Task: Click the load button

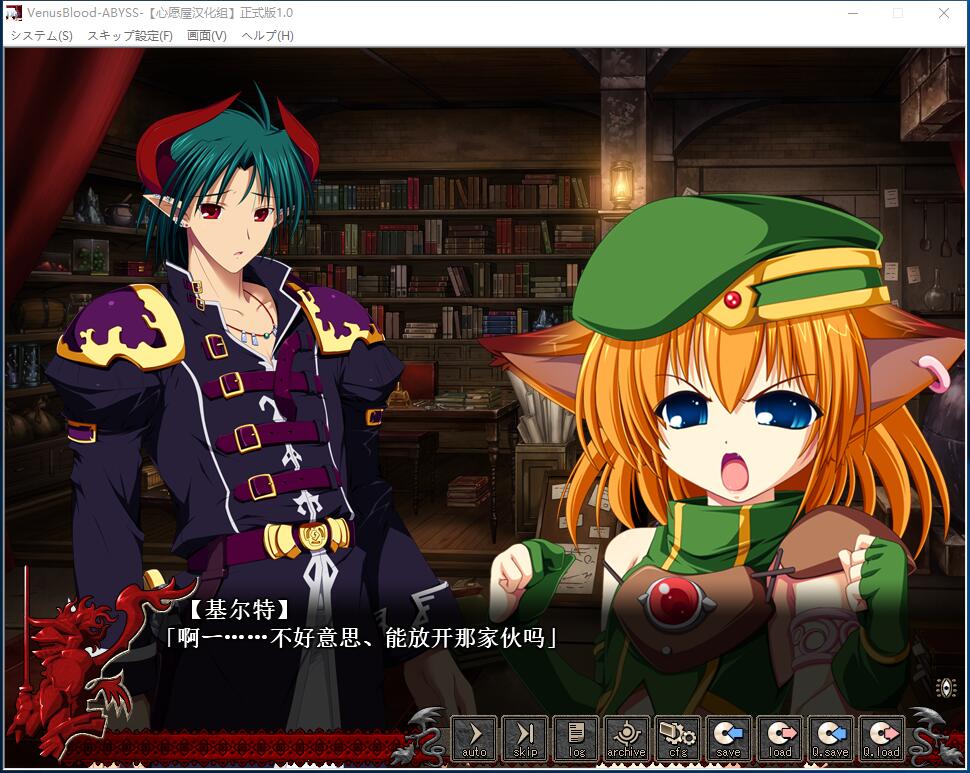Action: (780, 738)
